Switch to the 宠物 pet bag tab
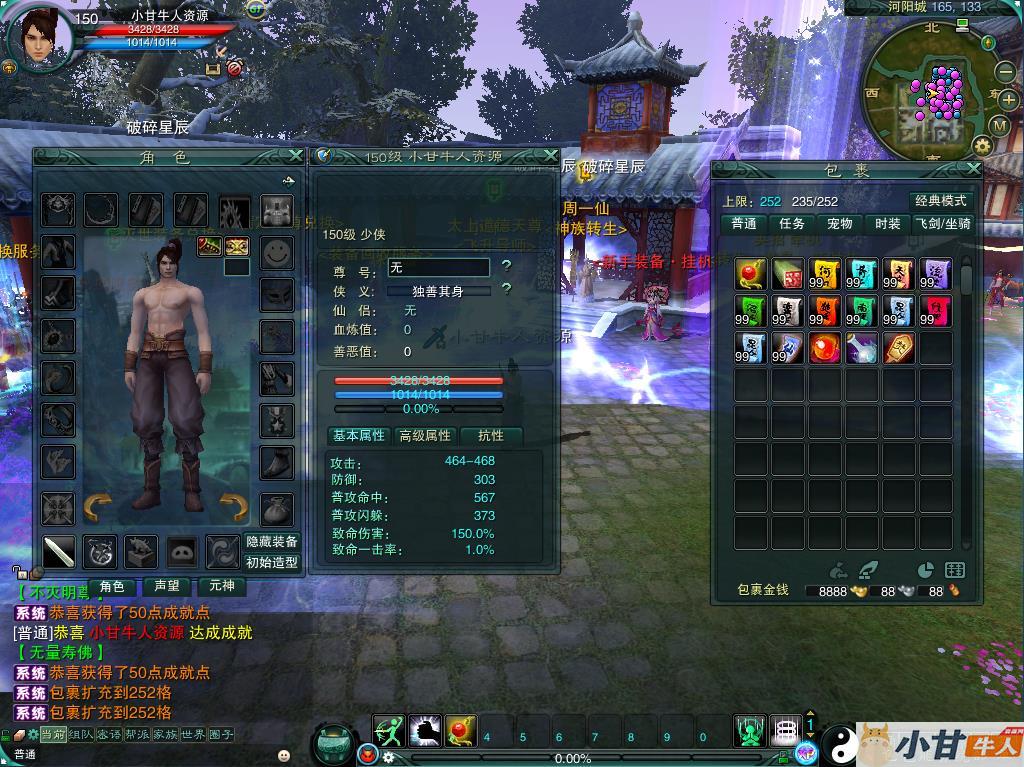Viewport: 1024px width, 767px height. coord(840,224)
